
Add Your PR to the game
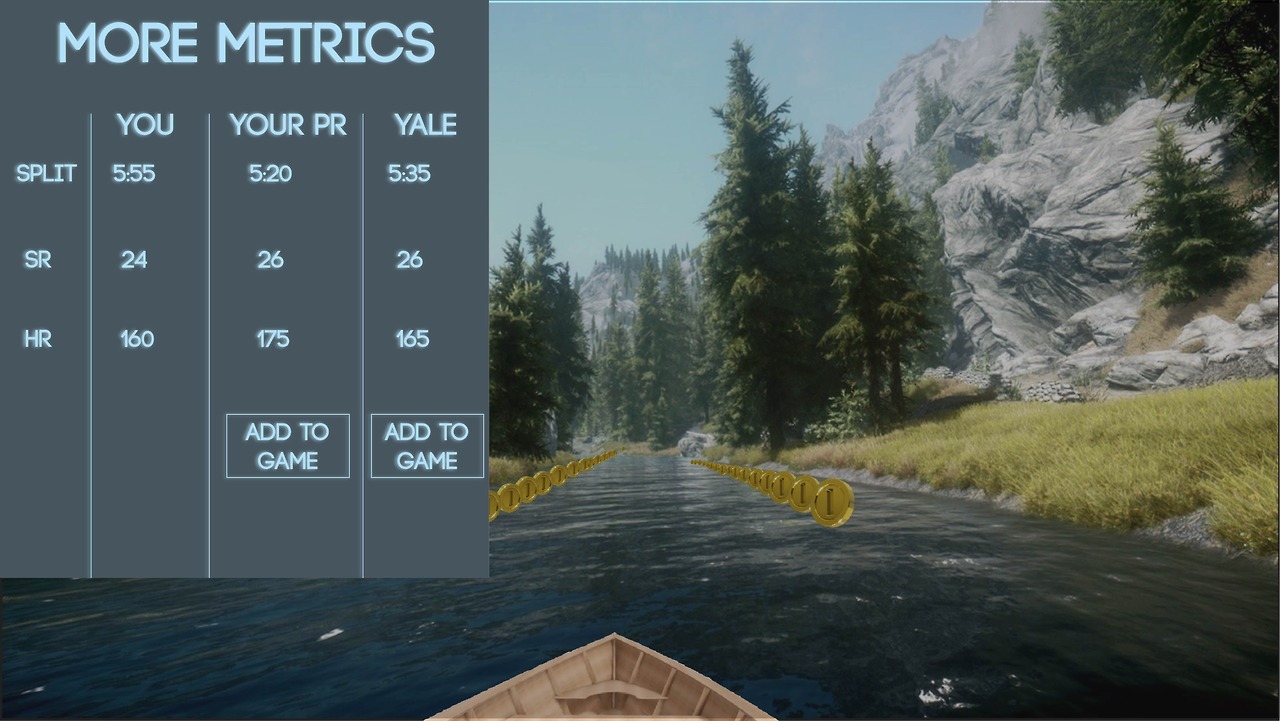(x=288, y=446)
